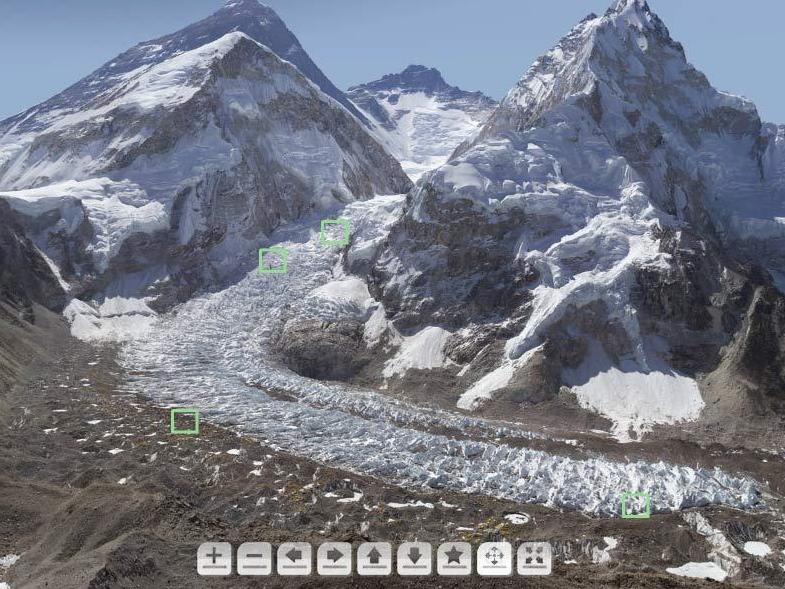Zoom in with the plus button

(x=214, y=558)
